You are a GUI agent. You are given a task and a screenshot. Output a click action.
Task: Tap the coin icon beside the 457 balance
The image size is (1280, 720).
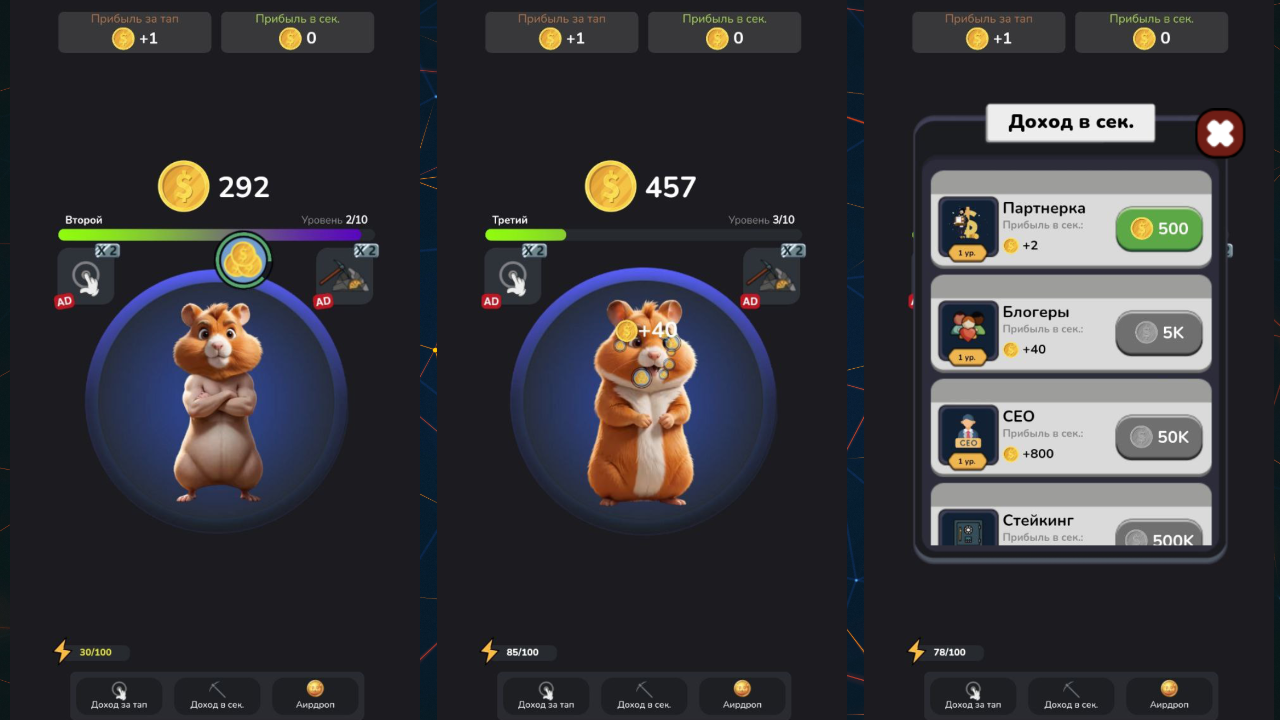(x=610, y=187)
